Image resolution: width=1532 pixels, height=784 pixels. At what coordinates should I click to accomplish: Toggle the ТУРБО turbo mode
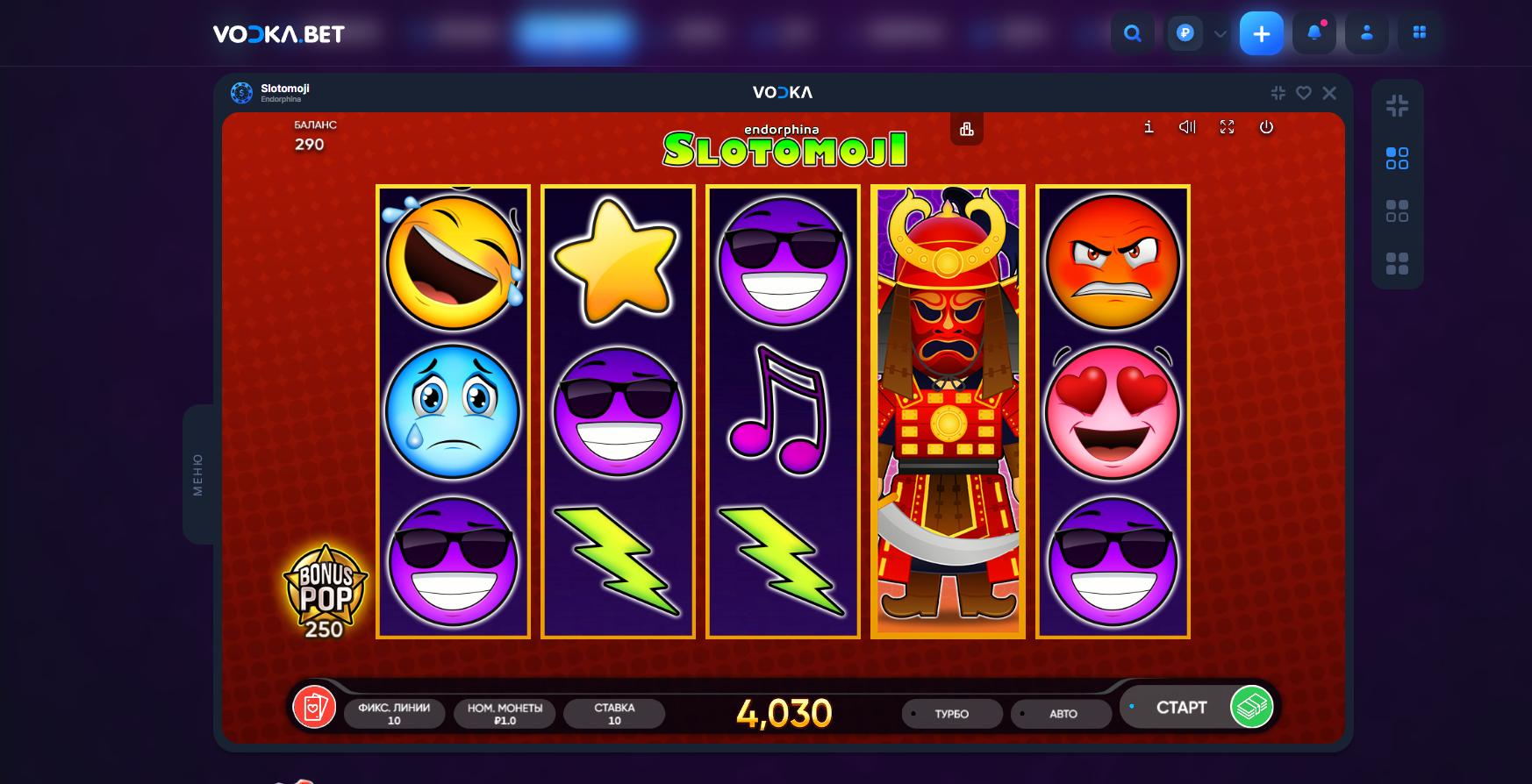tap(952, 714)
